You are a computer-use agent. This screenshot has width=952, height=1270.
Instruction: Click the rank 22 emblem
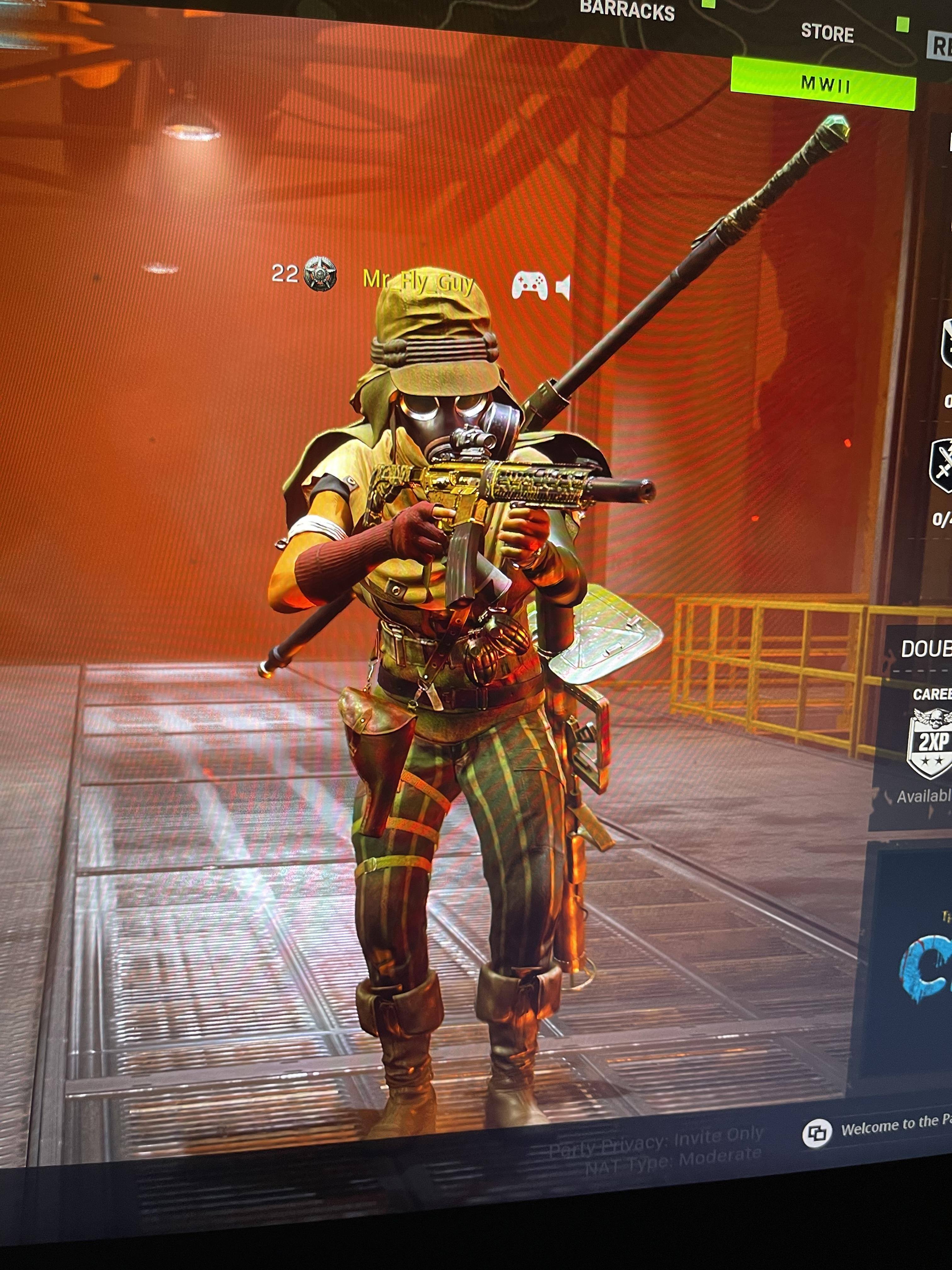coord(320,274)
